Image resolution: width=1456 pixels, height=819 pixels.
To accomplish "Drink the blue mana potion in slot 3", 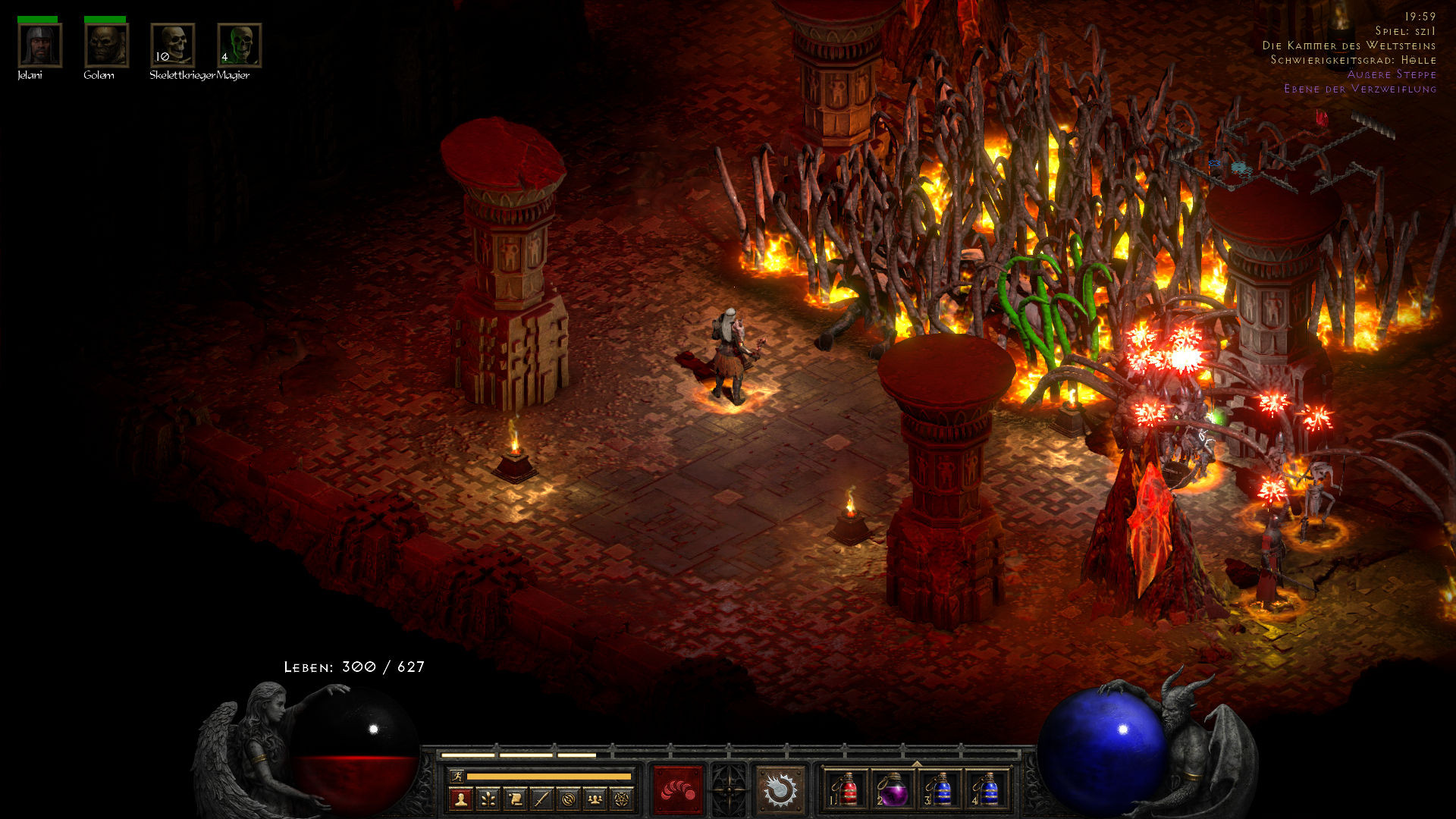I will [940, 790].
